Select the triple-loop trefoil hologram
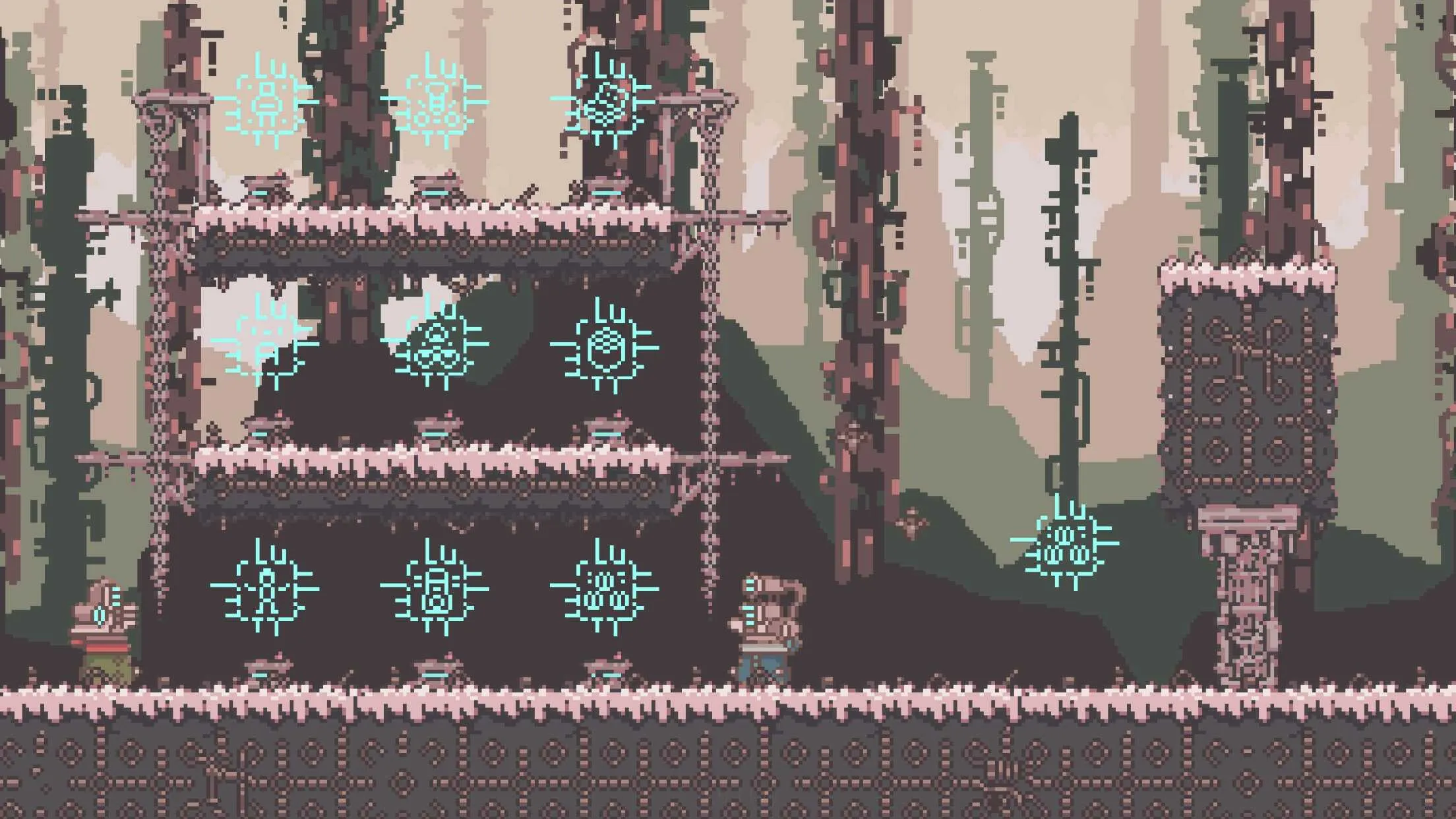The height and width of the screenshot is (819, 1456). 436,346
